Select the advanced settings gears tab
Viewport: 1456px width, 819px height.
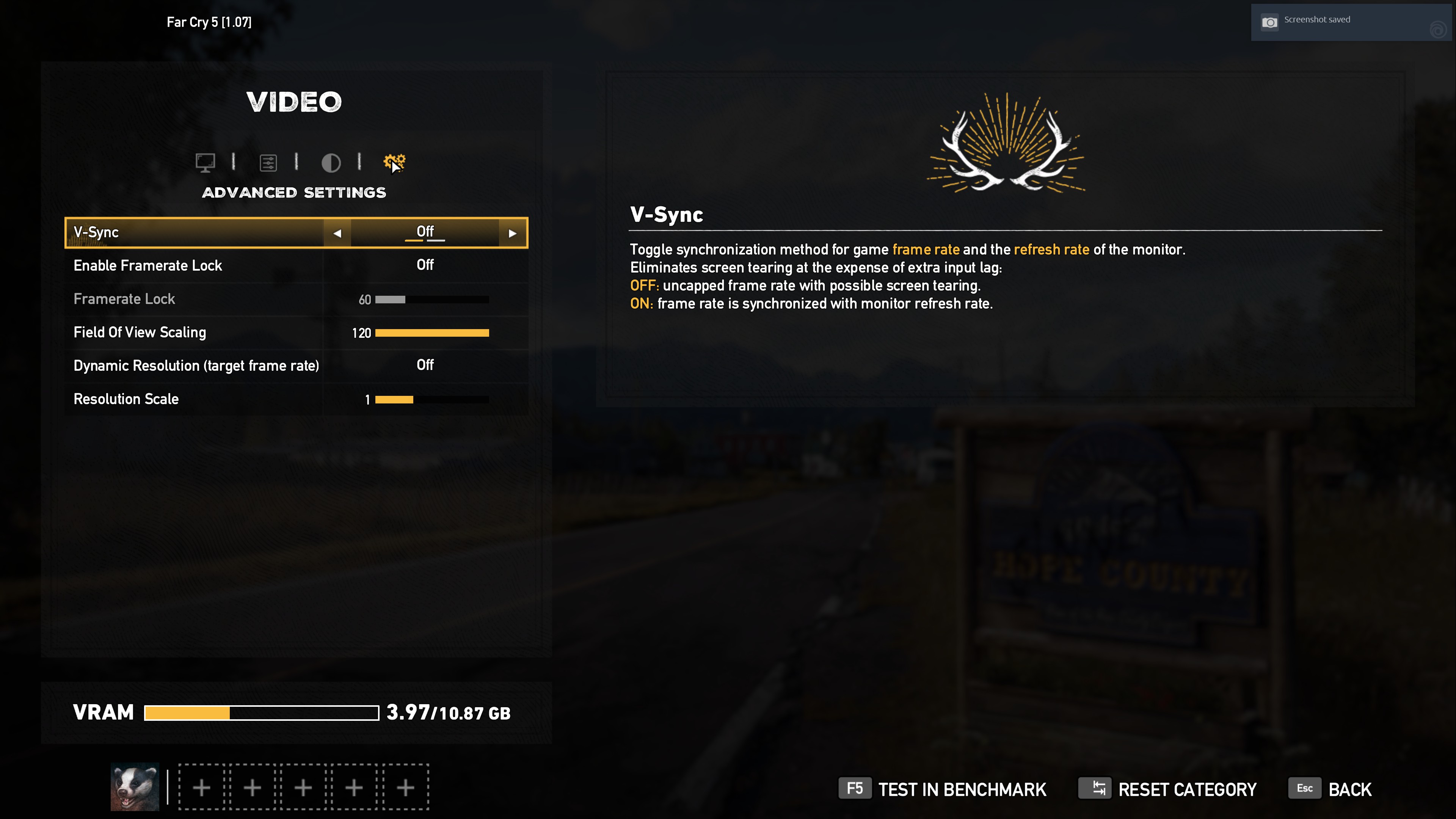394,163
